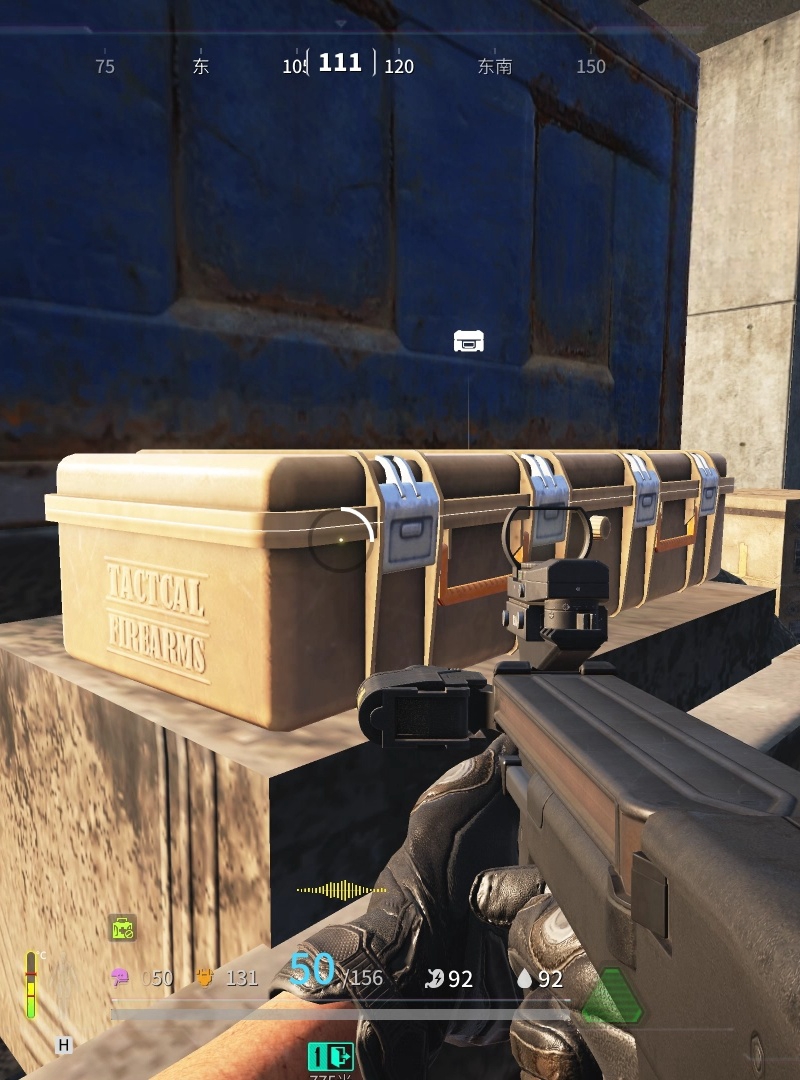Select the extraction point exit icon

331,1056
